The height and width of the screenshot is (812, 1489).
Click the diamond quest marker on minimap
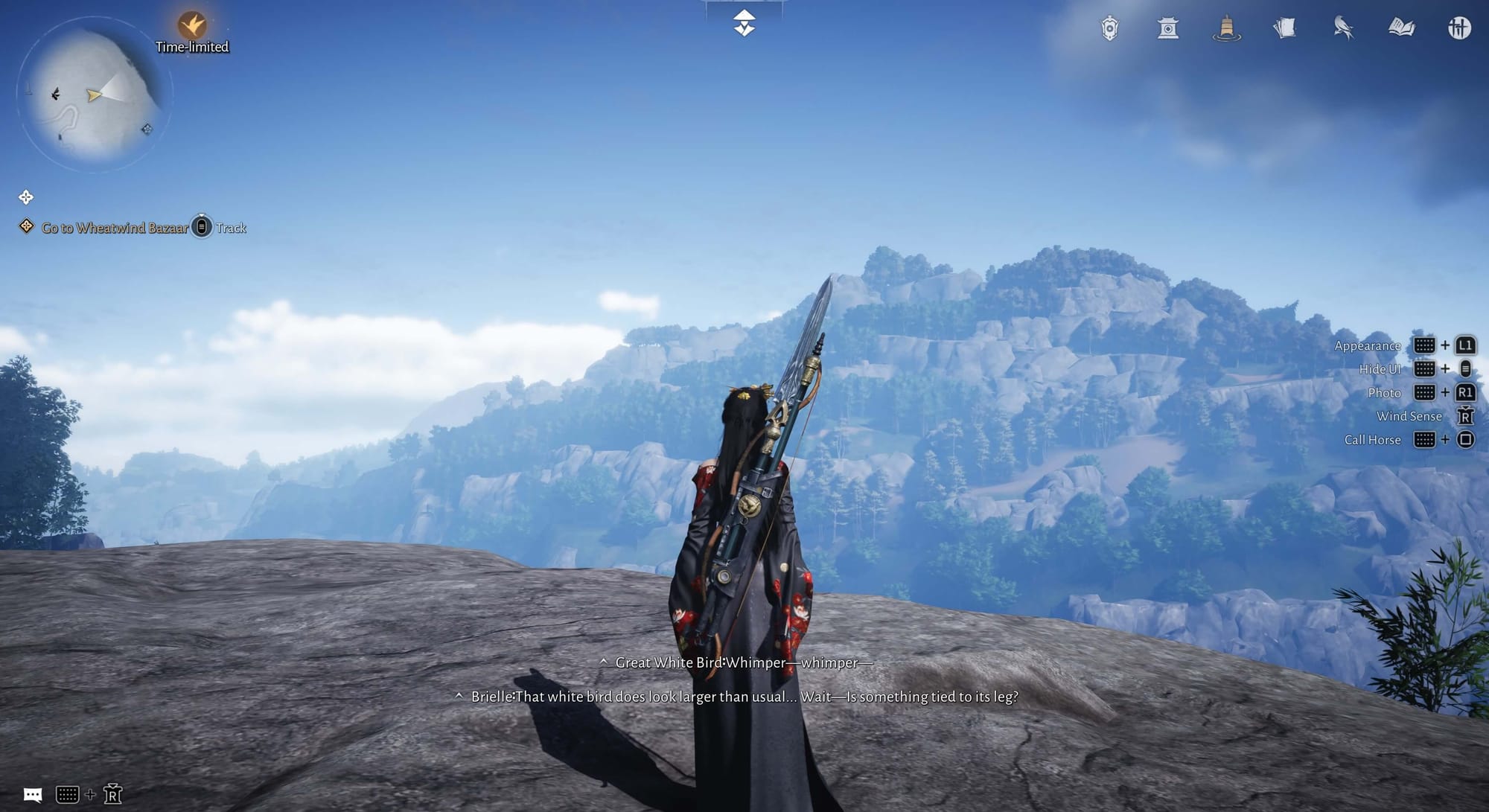coord(147,129)
